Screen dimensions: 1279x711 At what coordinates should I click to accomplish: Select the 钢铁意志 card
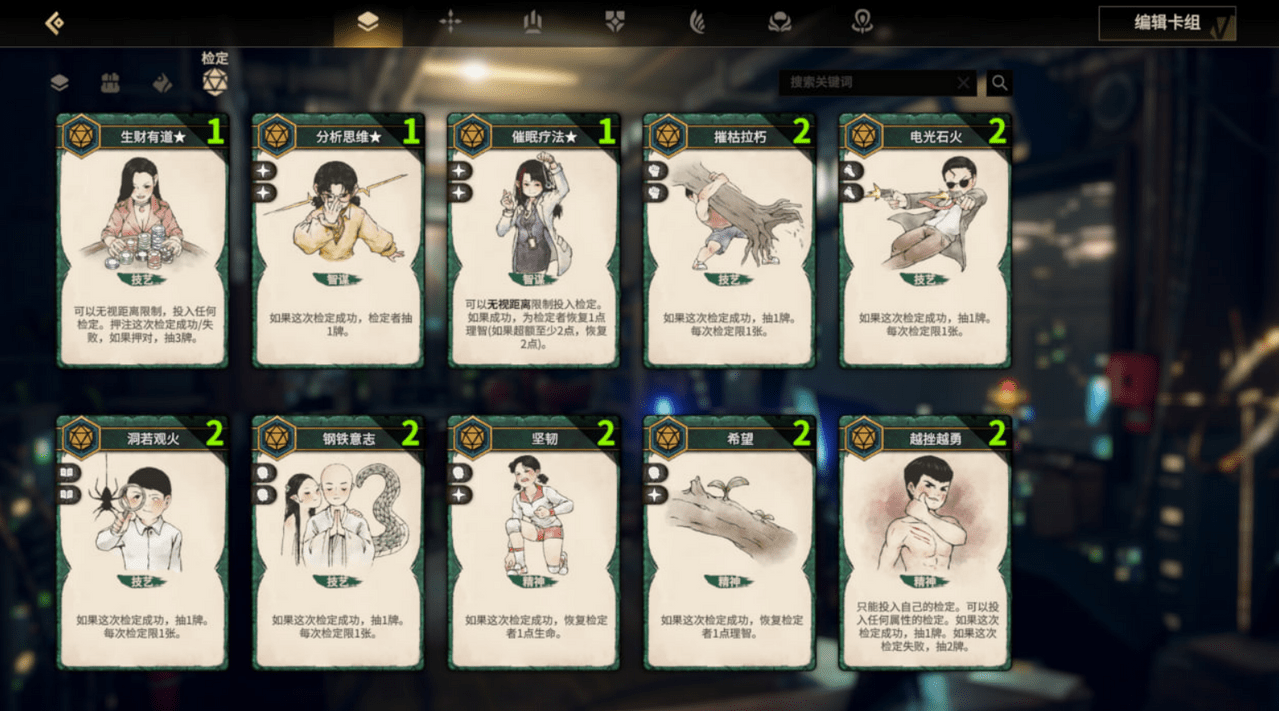338,543
